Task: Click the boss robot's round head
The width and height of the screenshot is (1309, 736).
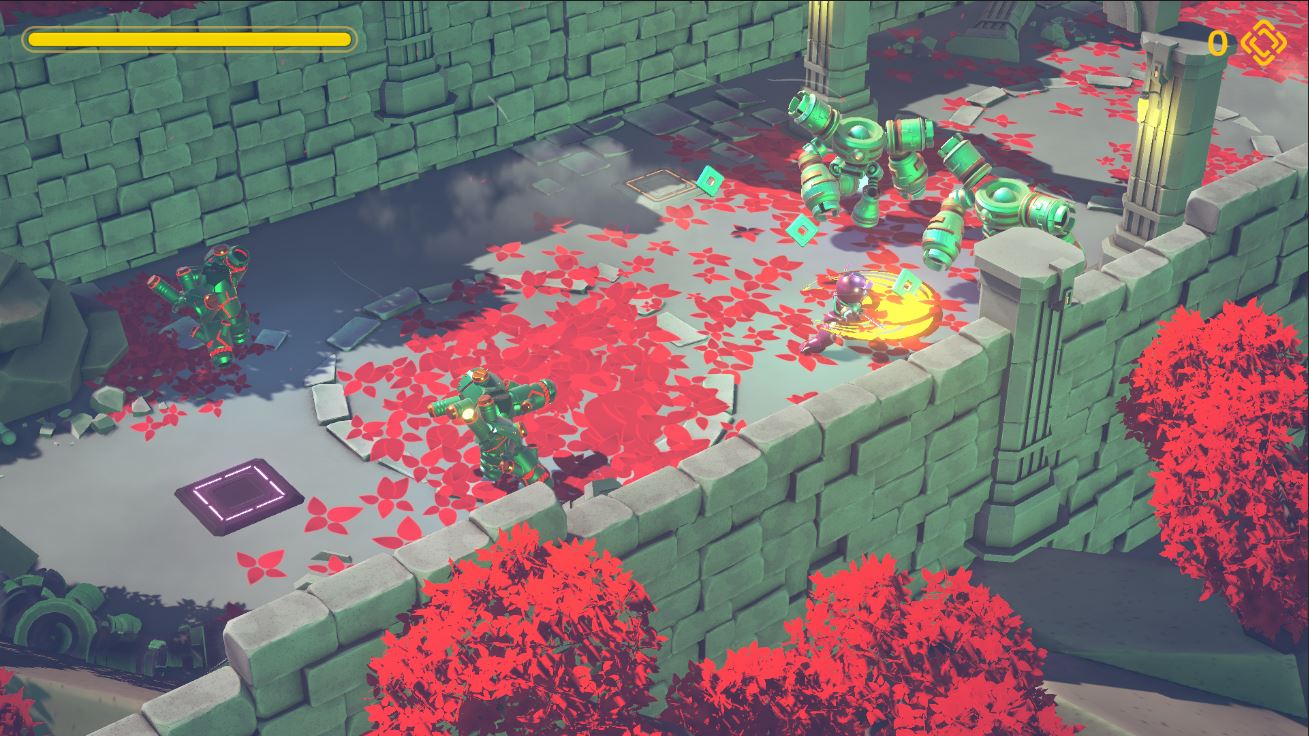Action: pos(860,132)
